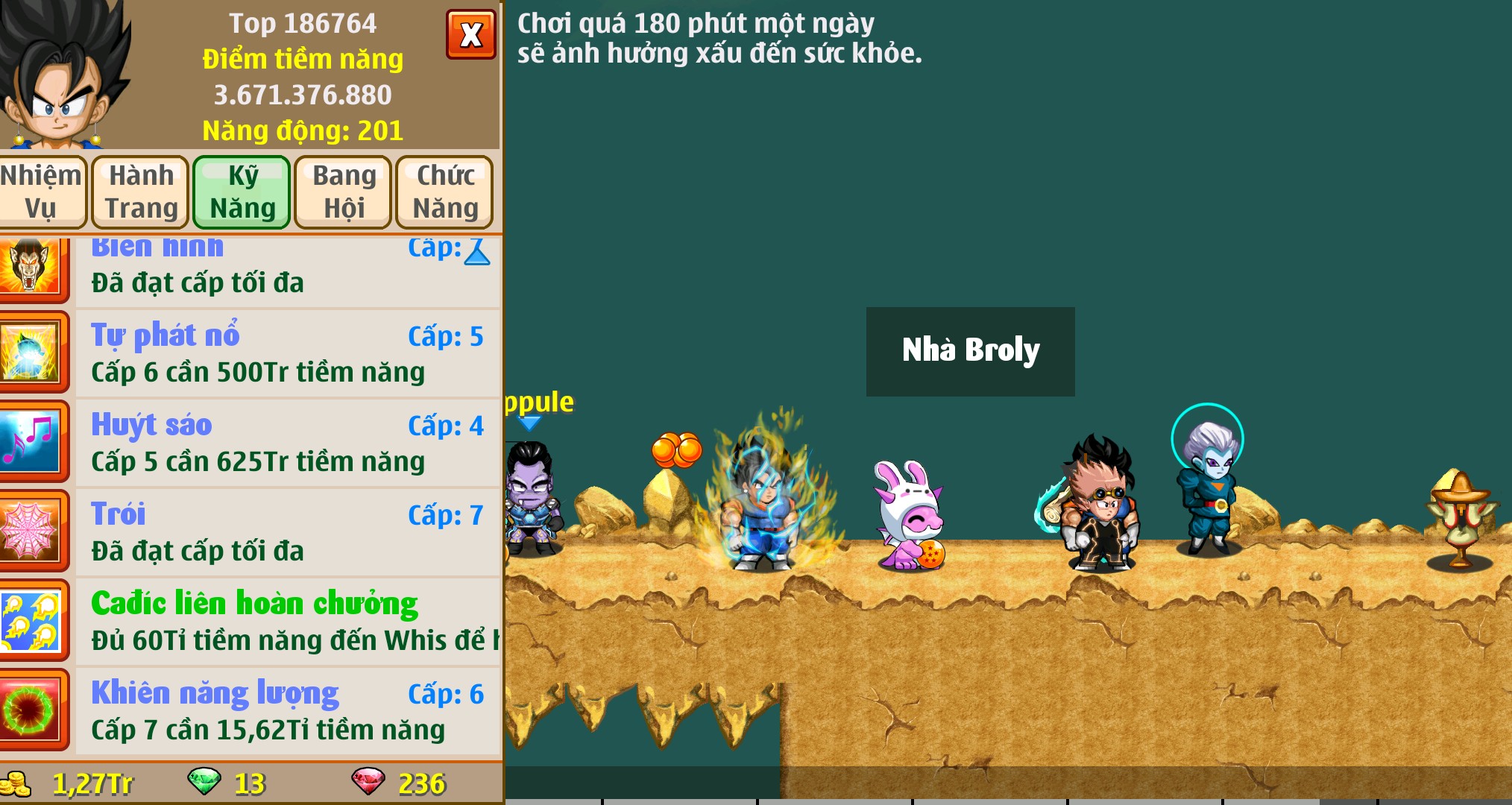
Task: Select the Biến hình transformation skill icon
Action: (35, 268)
